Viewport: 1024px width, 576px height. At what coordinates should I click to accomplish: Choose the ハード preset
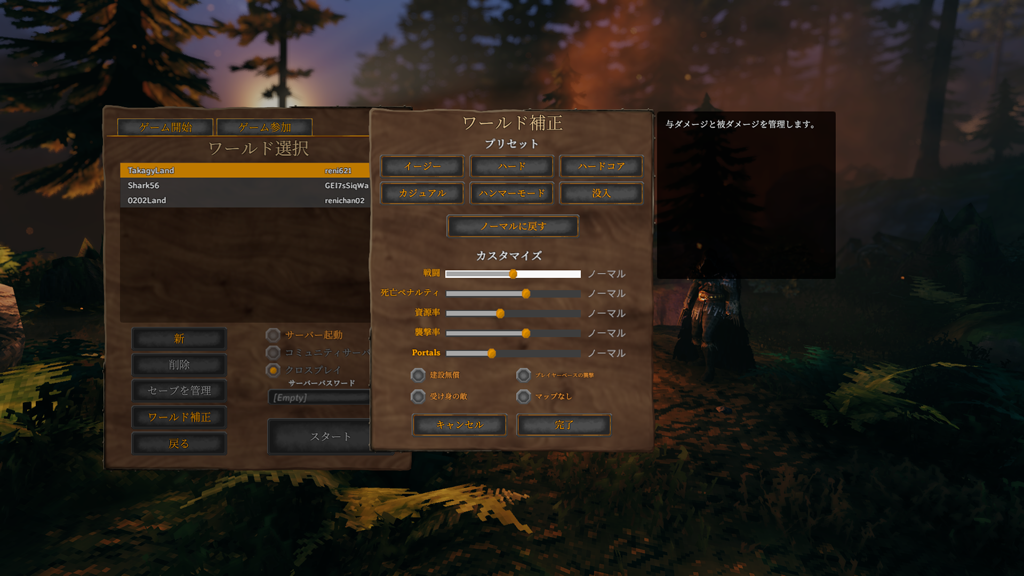(511, 166)
